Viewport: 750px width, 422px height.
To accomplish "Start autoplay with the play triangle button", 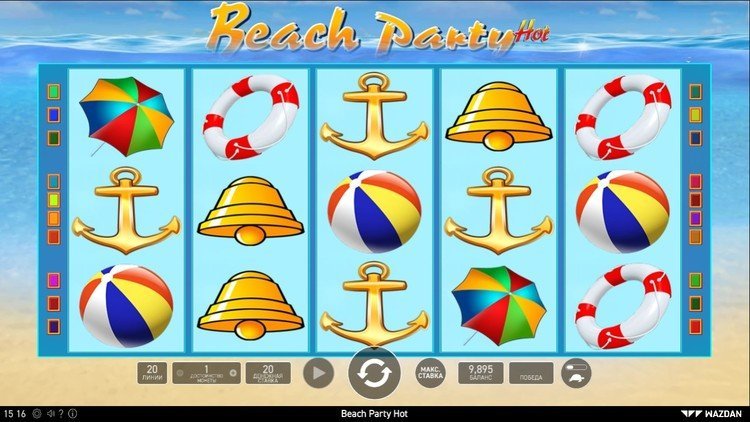I will 319,374.
